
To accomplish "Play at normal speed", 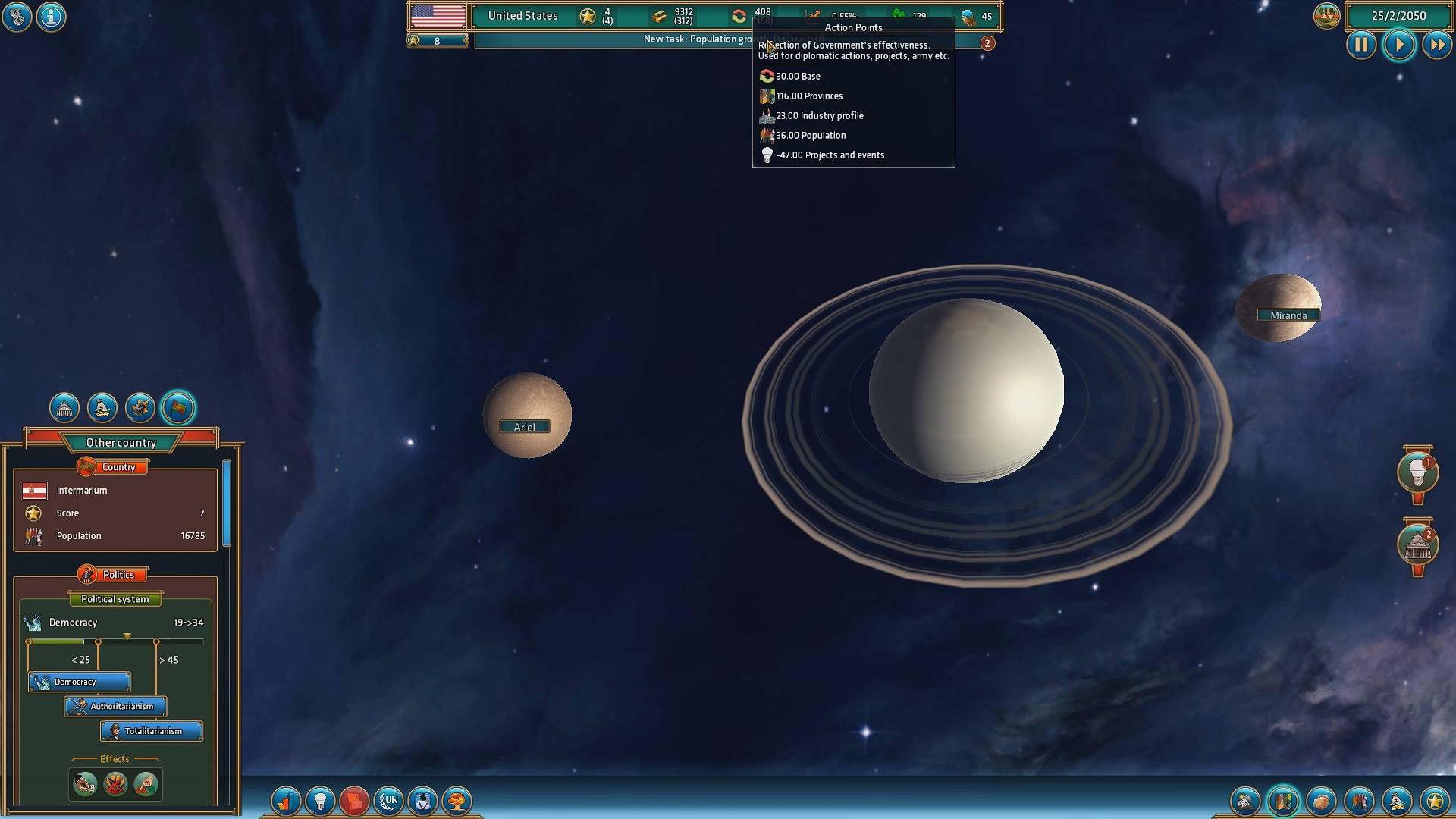I will pos(1399,45).
